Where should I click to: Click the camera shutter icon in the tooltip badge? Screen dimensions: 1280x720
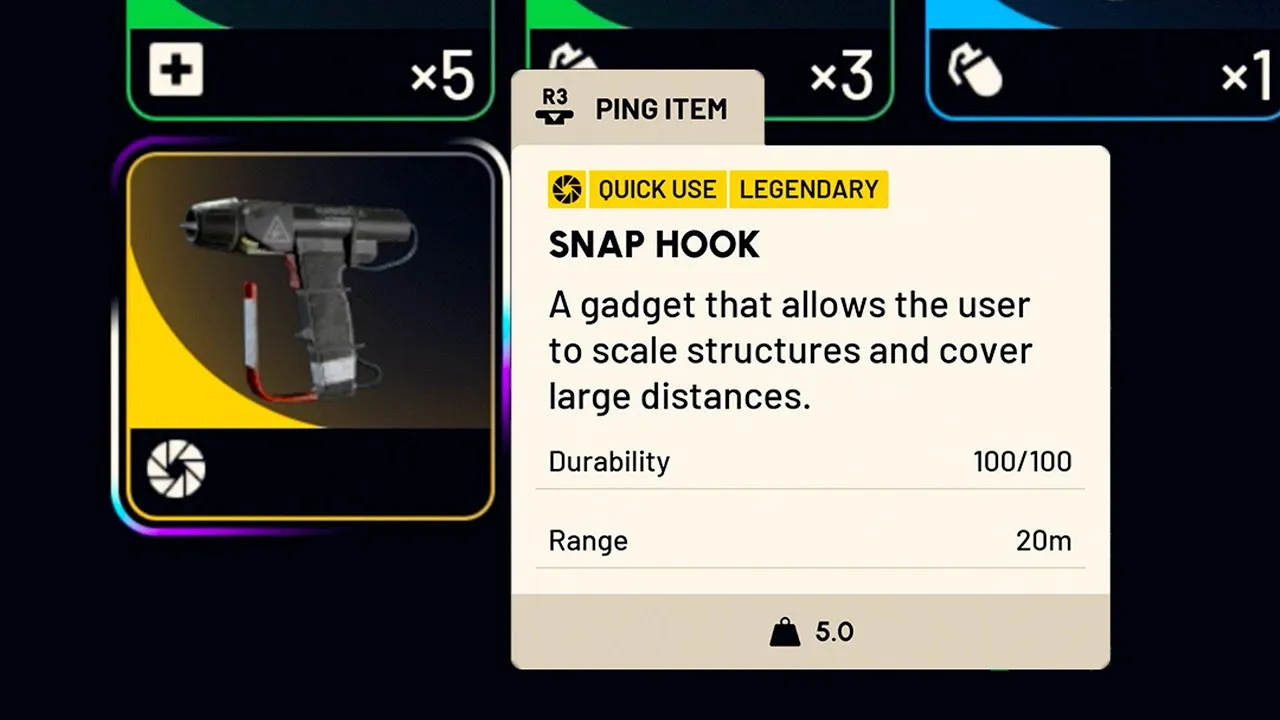[x=567, y=189]
